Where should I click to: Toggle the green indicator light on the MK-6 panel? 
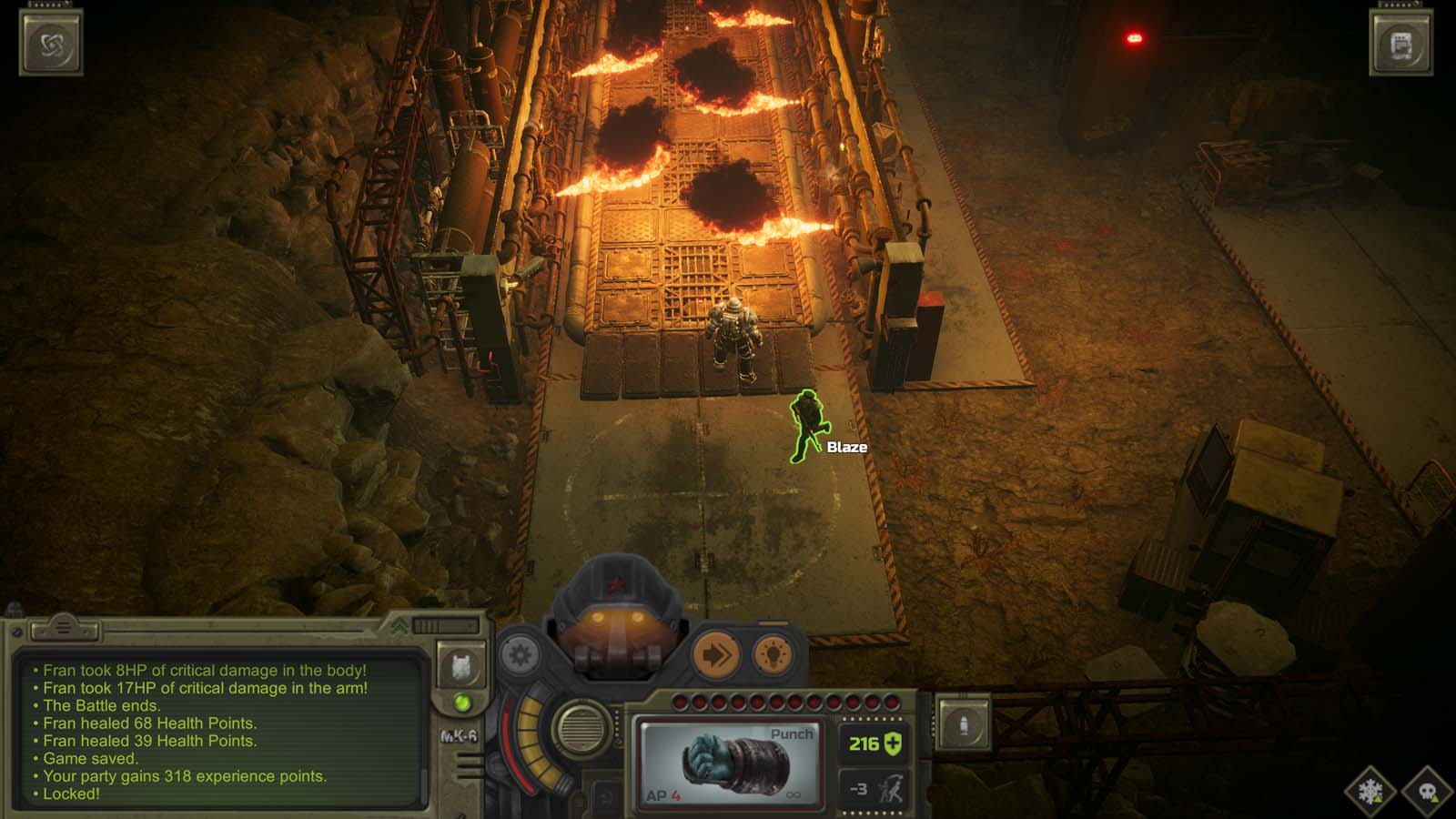pos(464,703)
